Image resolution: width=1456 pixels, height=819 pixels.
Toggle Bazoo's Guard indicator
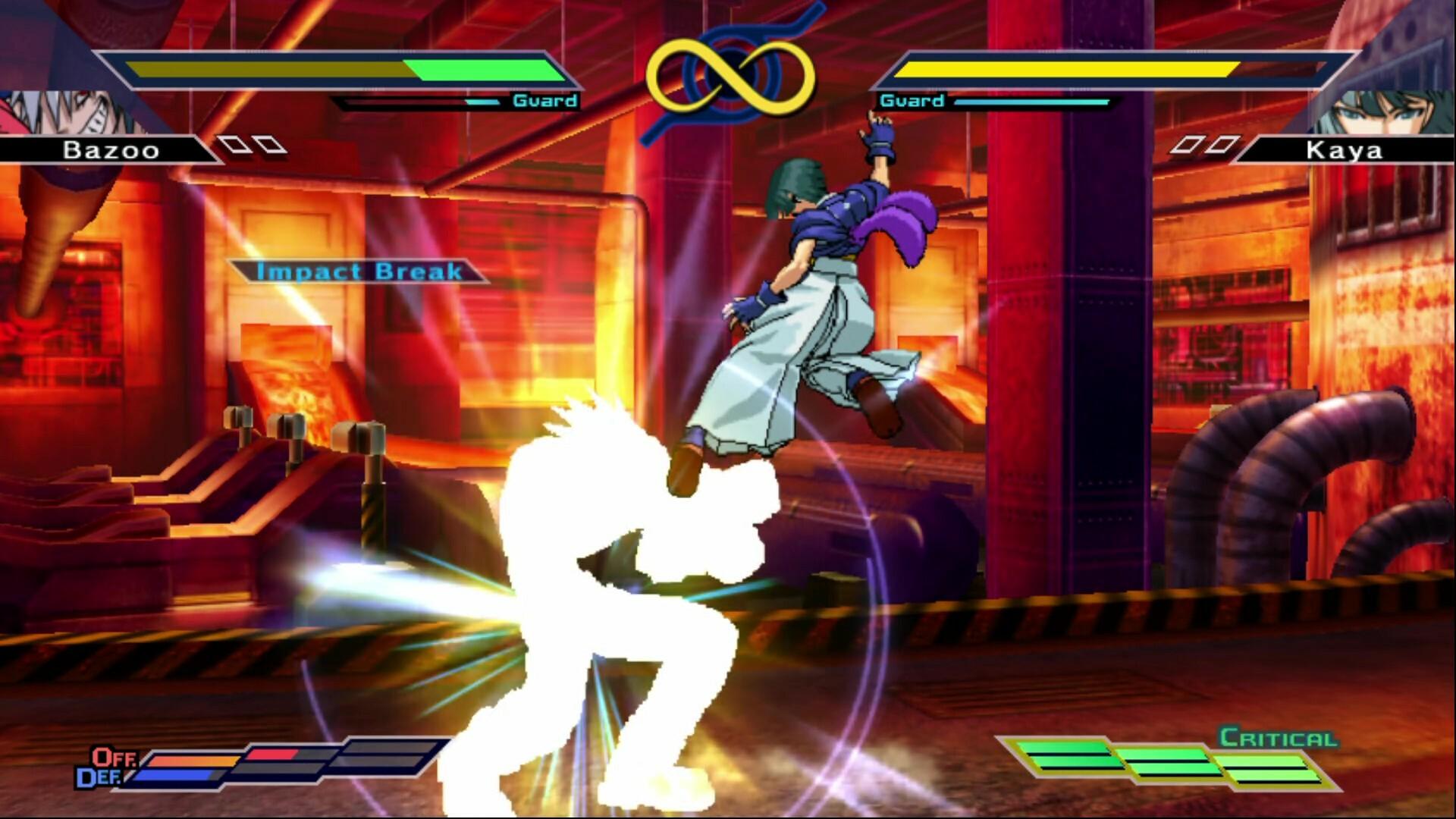[x=544, y=99]
